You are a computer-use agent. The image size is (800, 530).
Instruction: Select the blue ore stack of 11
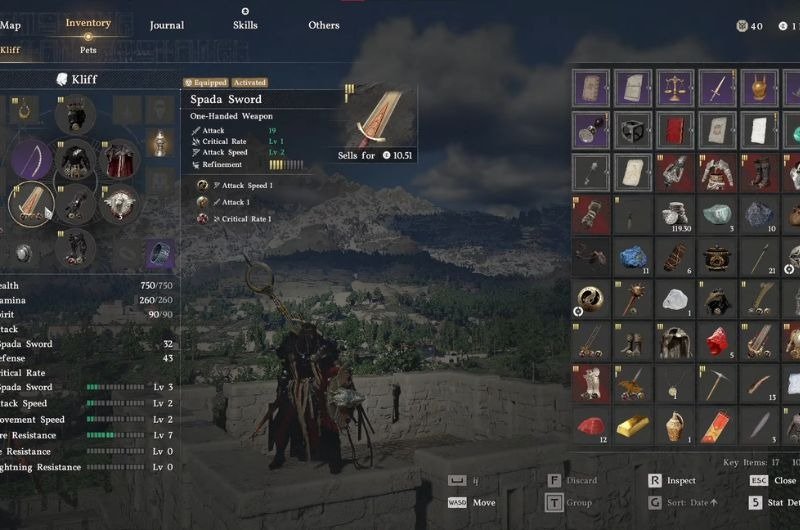tap(633, 257)
